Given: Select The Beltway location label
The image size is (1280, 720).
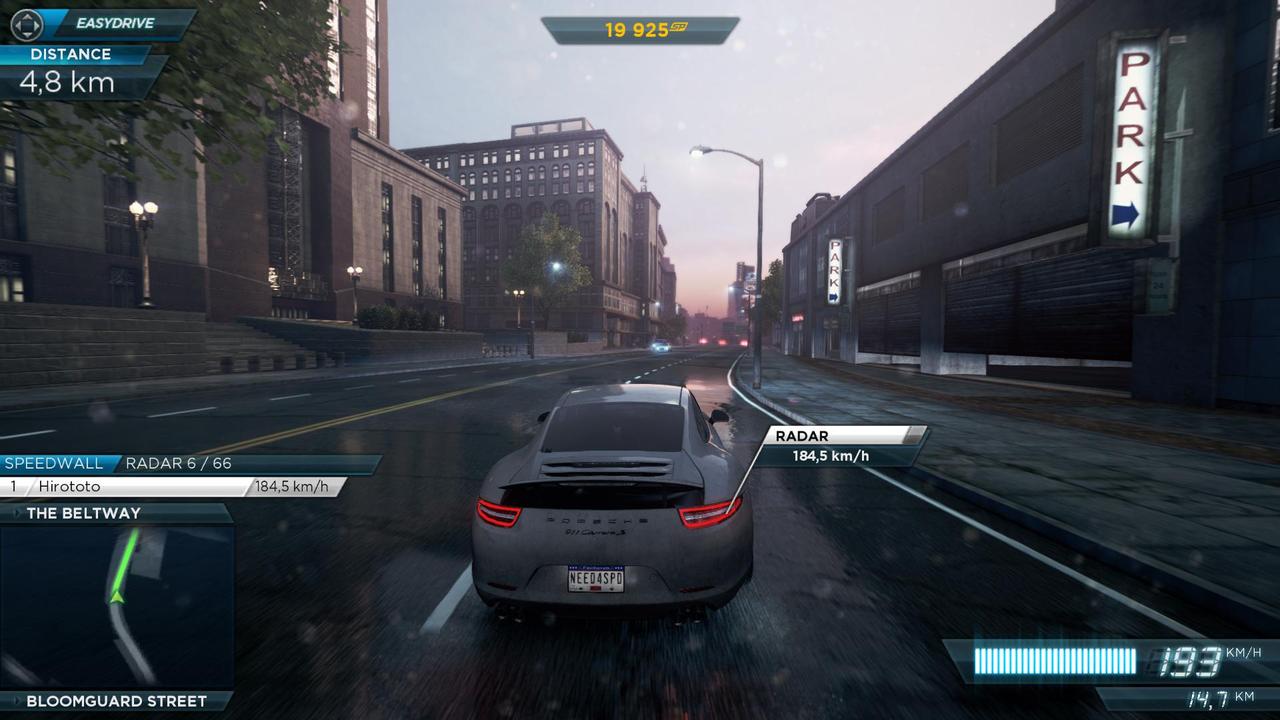Looking at the screenshot, I should point(84,513).
